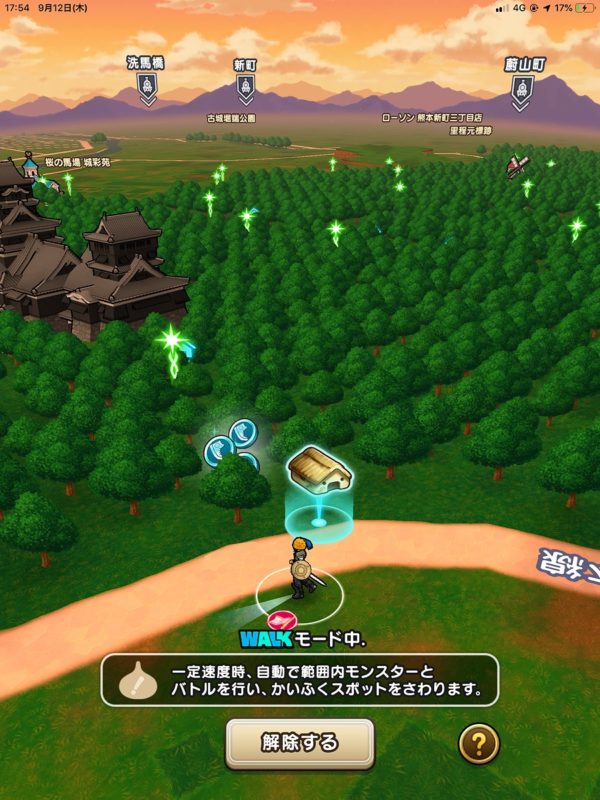Image resolution: width=600 pixels, height=800 pixels.
Task: Tap the 解除する button to cancel WALK mode
Action: pyautogui.click(x=299, y=743)
